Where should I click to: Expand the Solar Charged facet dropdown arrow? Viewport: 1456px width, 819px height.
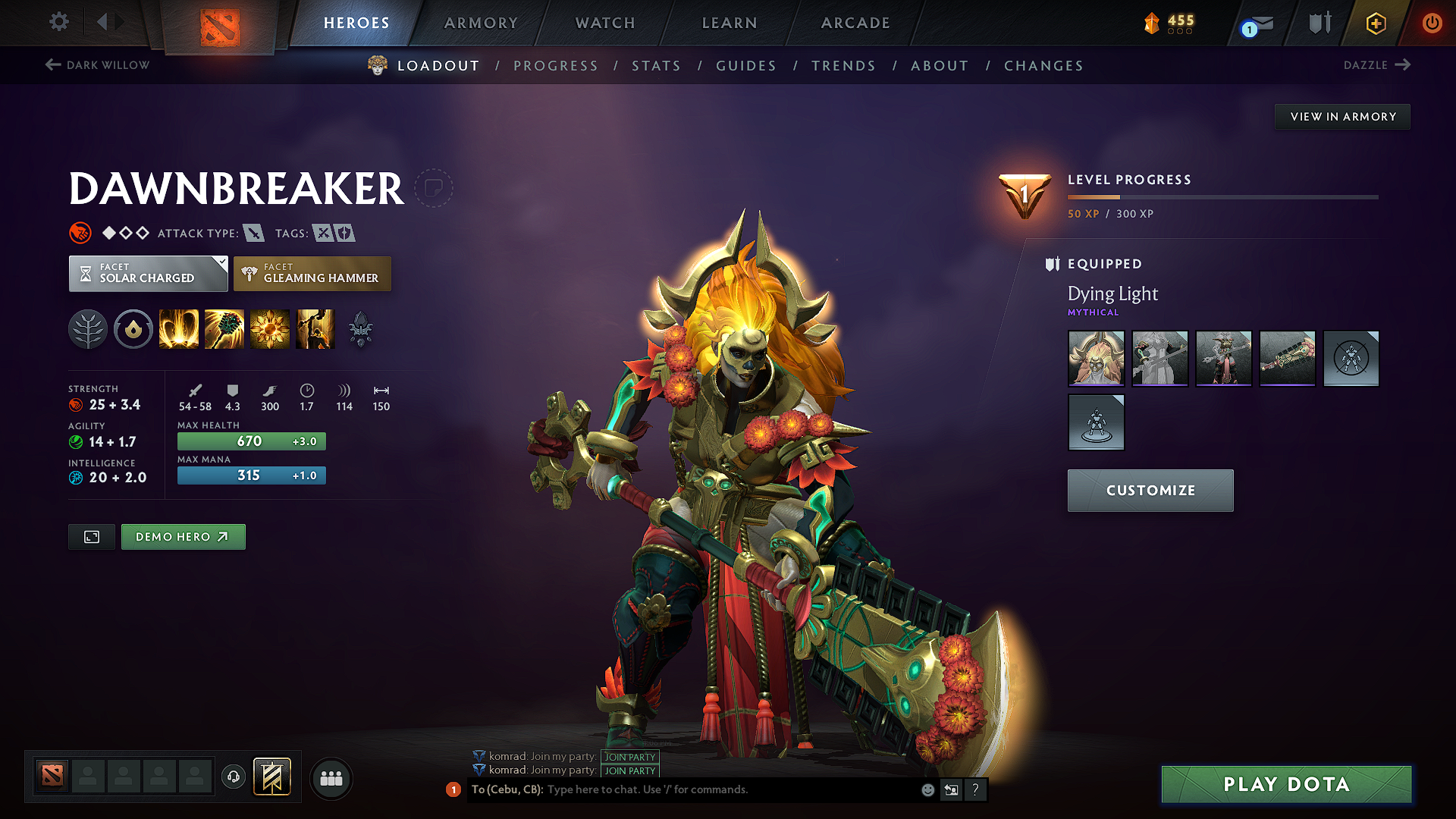point(221,263)
